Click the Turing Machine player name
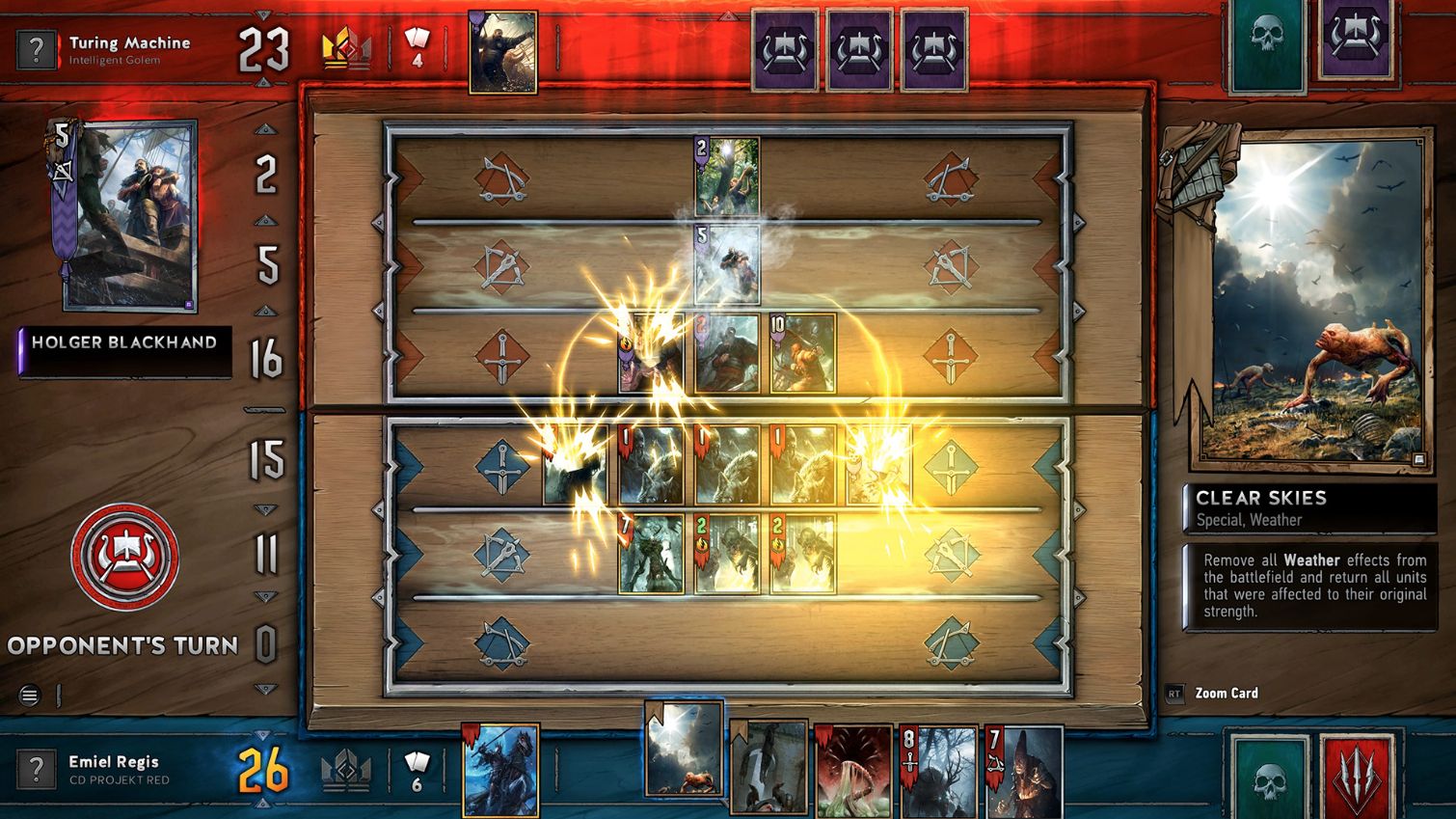 point(130,41)
